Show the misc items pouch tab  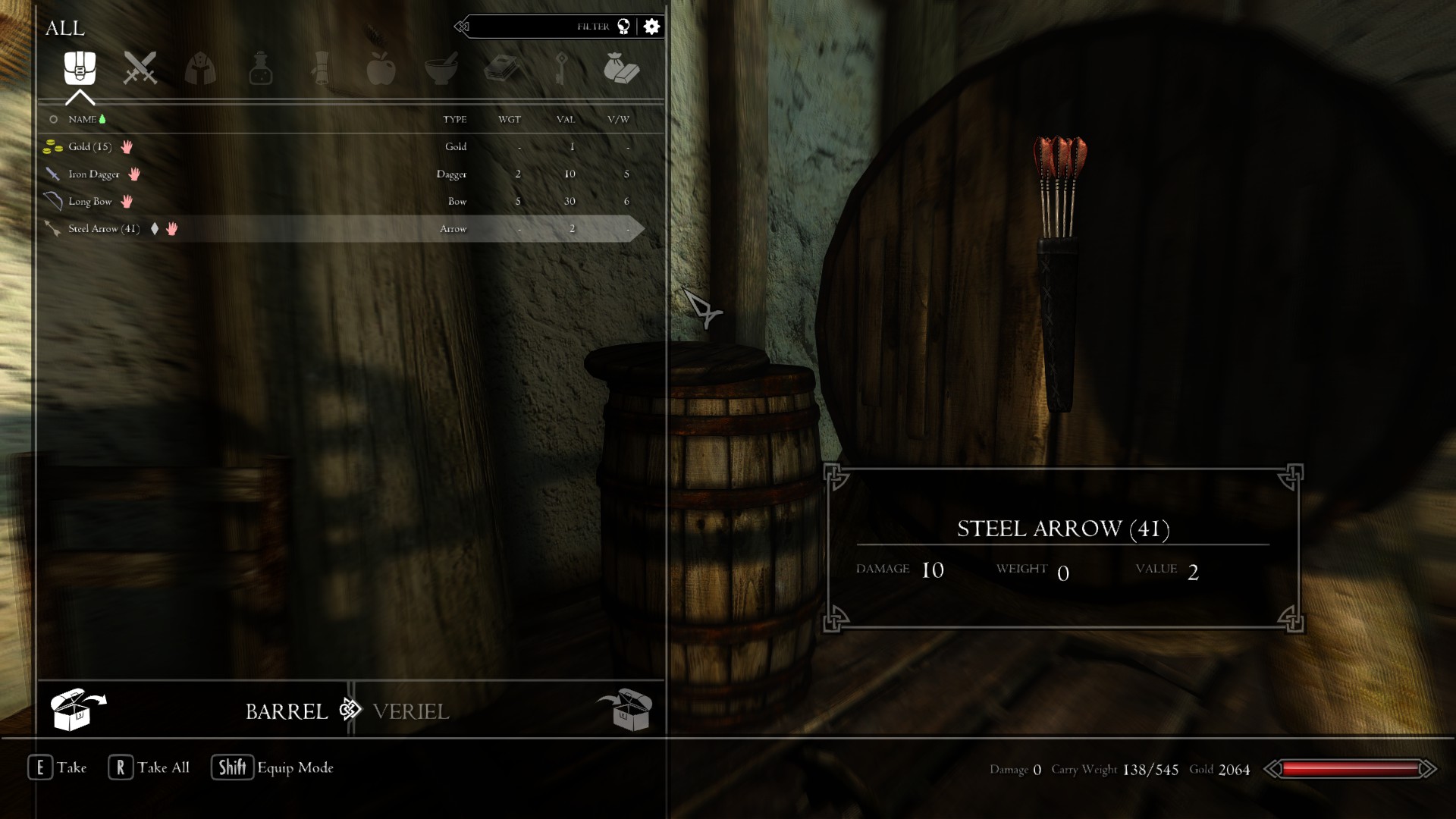(621, 68)
